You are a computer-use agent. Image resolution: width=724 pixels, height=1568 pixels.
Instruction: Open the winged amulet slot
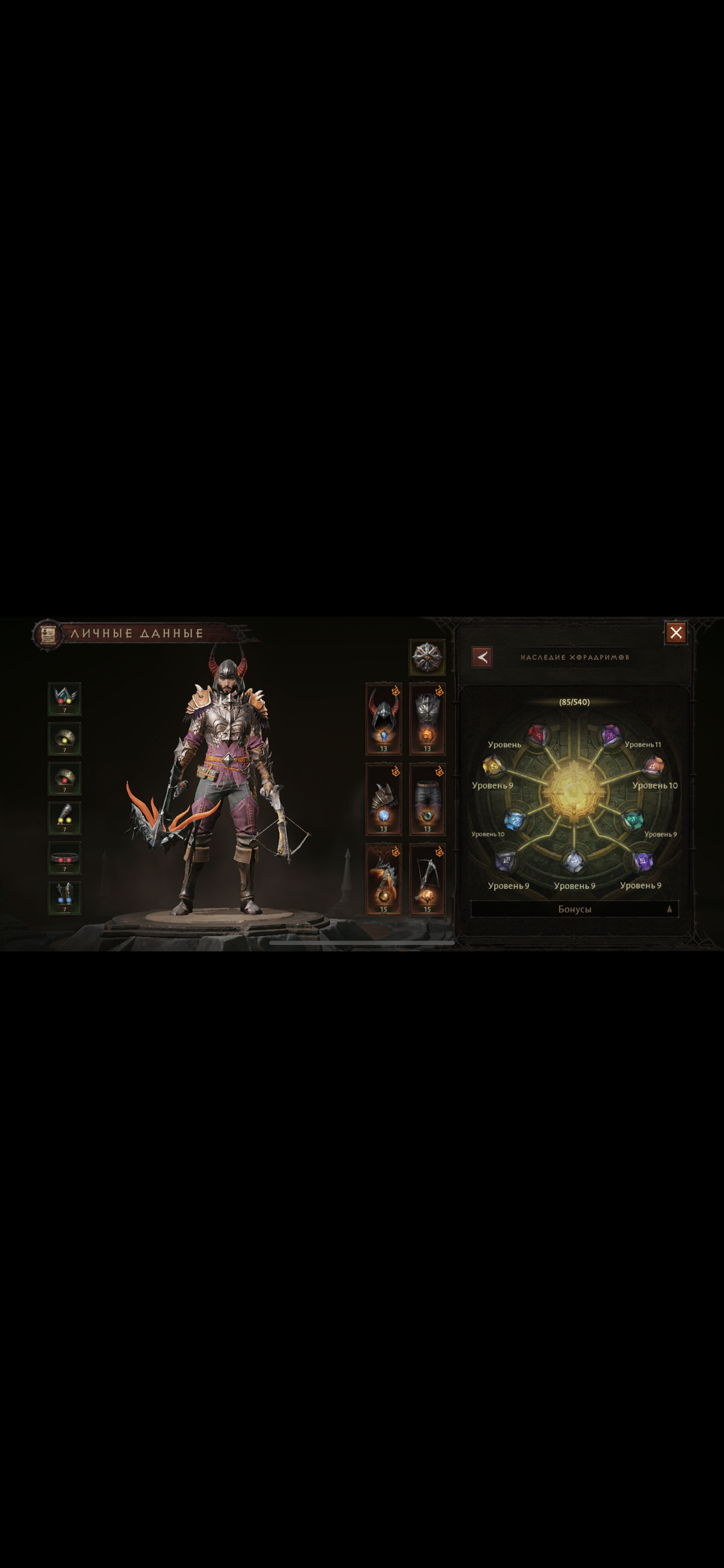click(65, 698)
